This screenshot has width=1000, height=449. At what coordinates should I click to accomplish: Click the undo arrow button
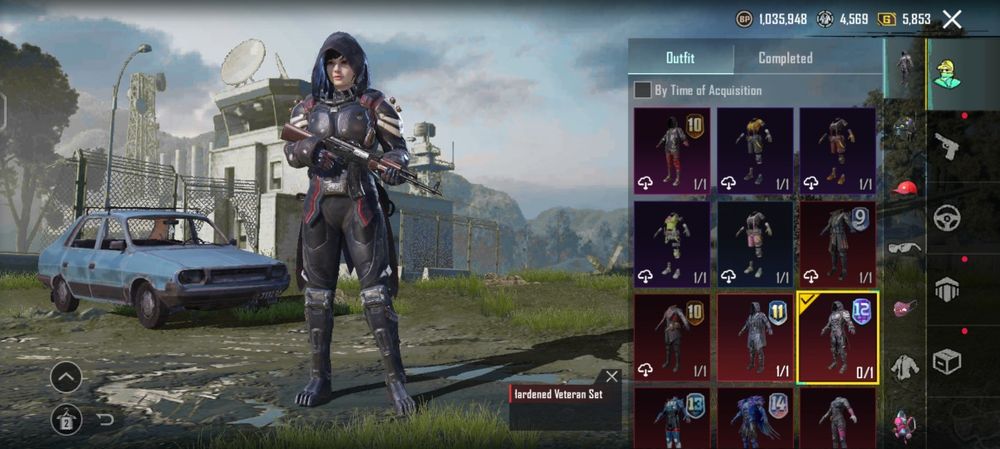(x=104, y=419)
